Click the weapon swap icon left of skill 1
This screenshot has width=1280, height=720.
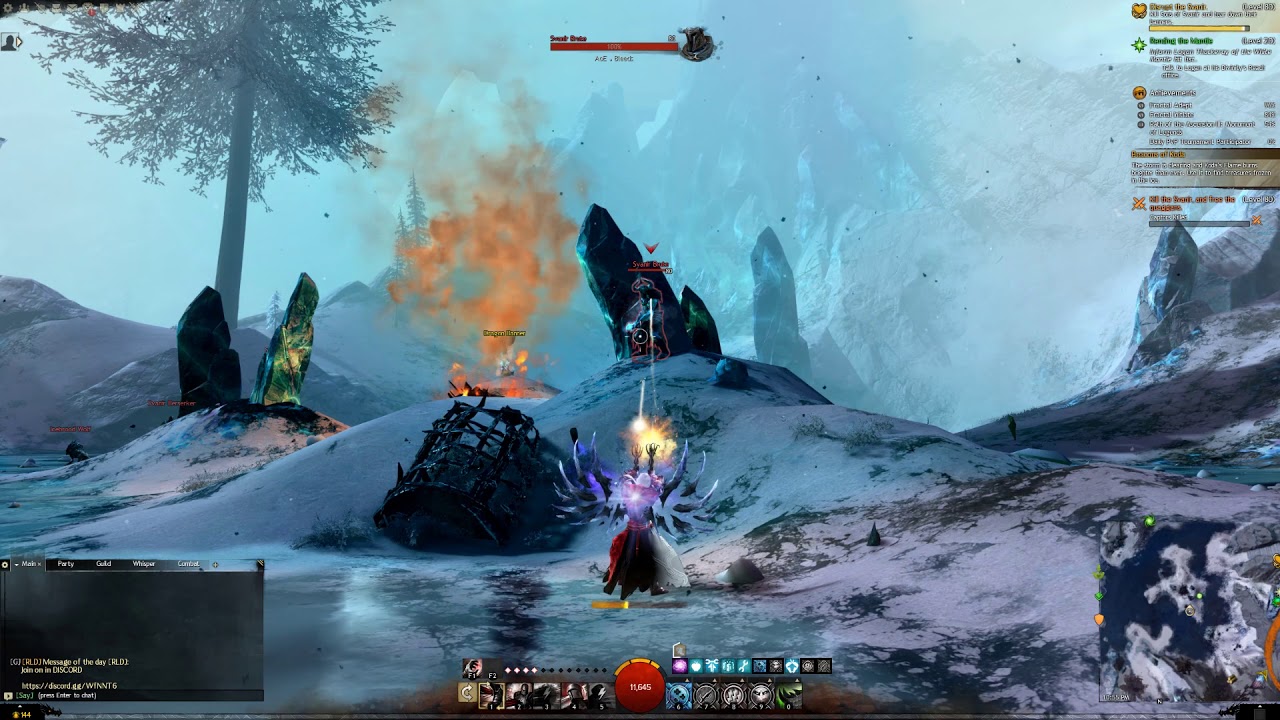(467, 691)
